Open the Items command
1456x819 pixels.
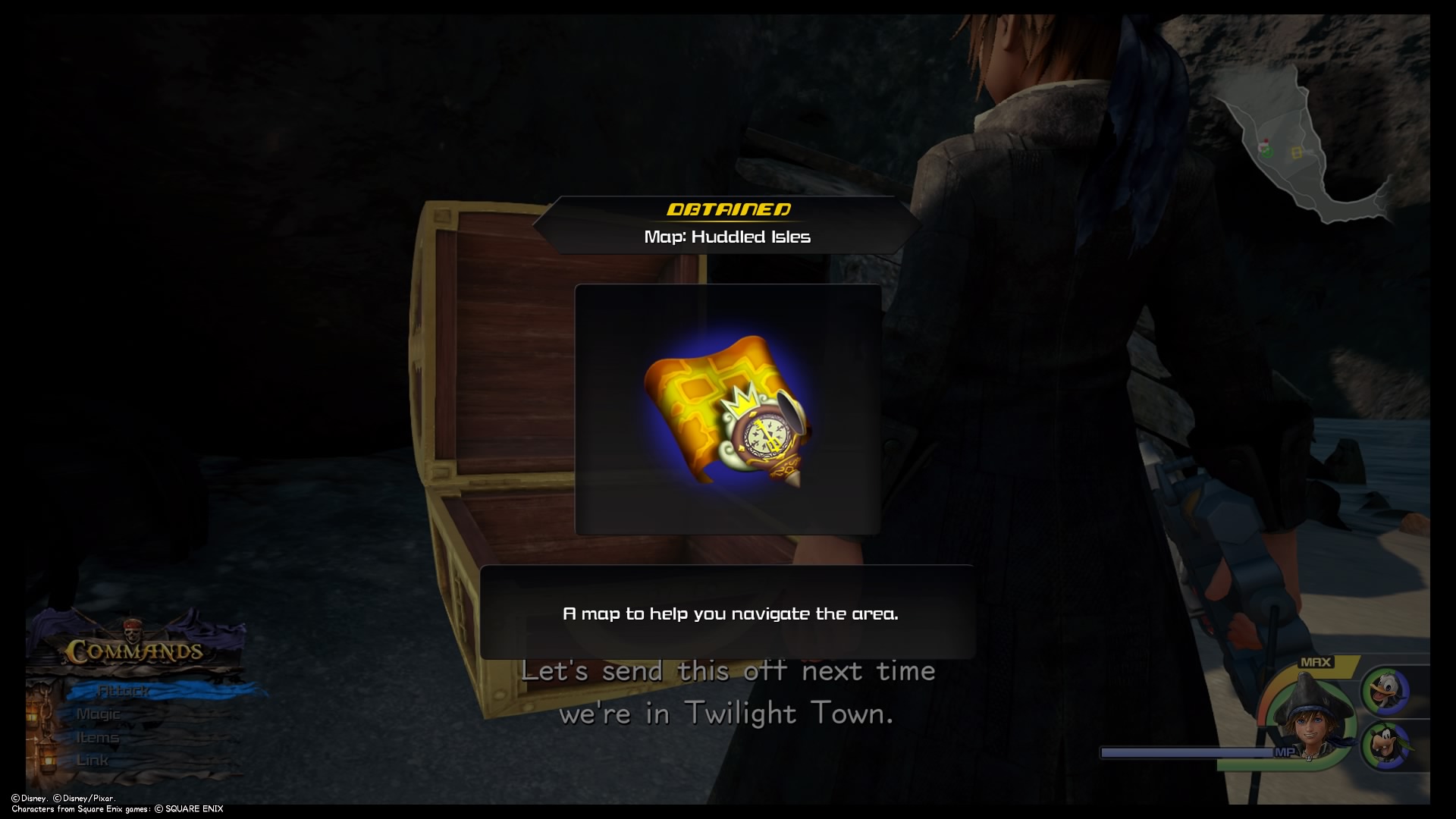tap(98, 738)
